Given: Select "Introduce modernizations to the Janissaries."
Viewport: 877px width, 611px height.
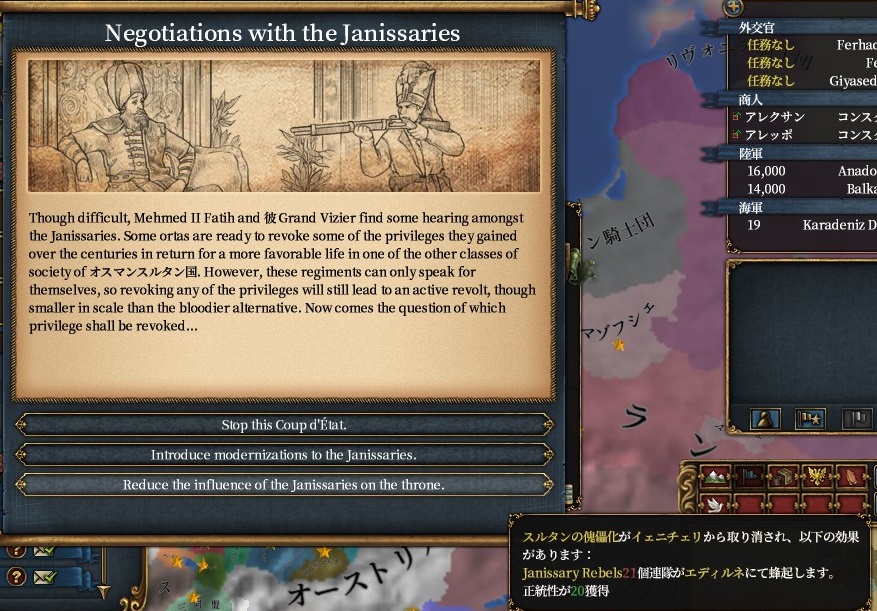Looking at the screenshot, I should pos(284,455).
